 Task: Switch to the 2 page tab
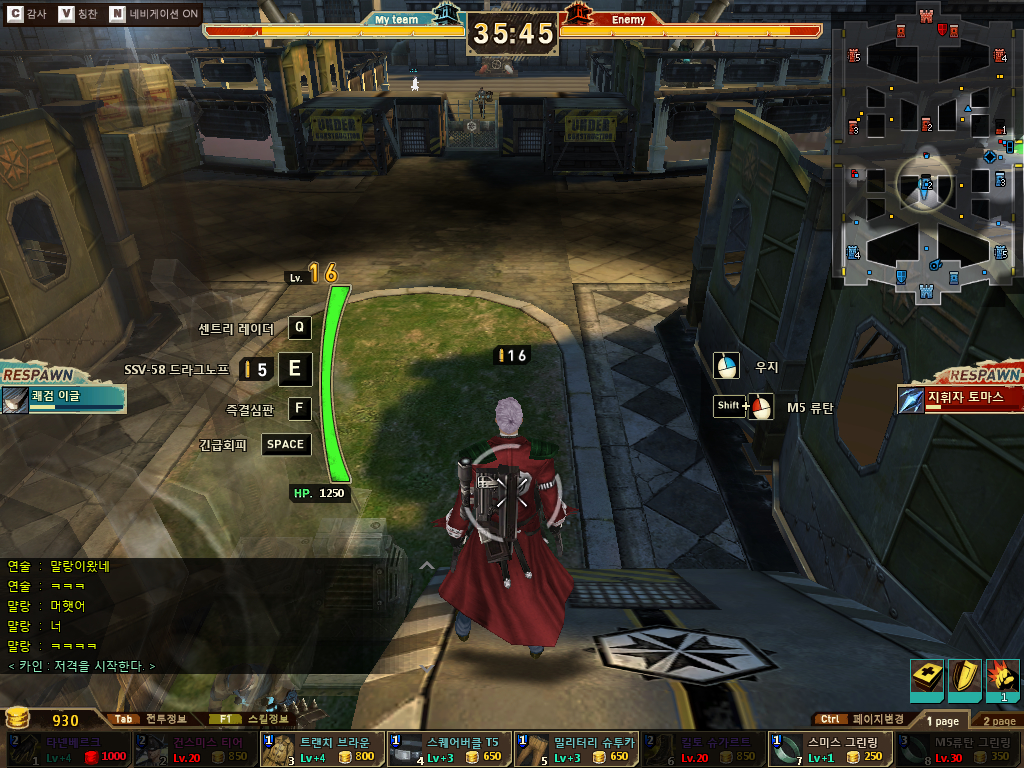(997, 720)
